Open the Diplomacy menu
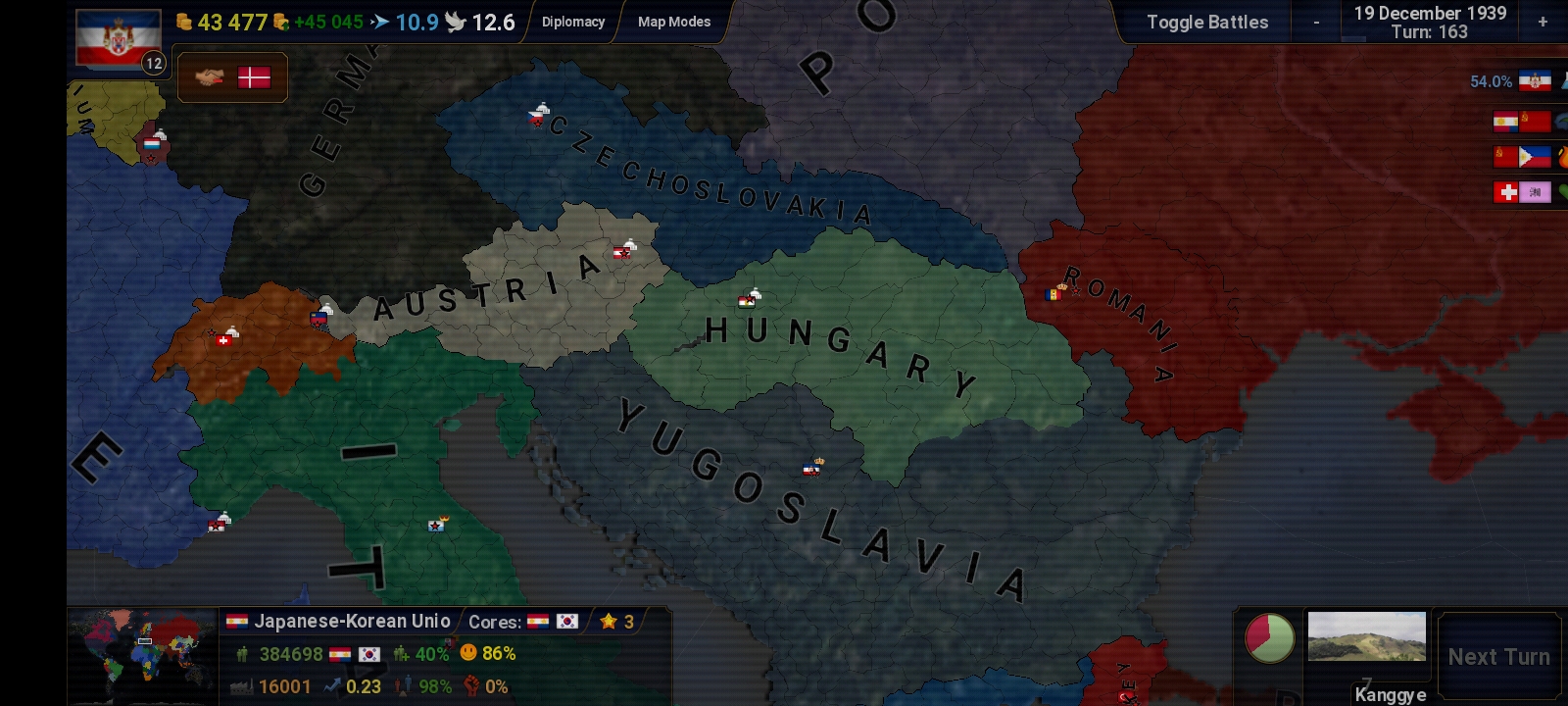 point(573,22)
